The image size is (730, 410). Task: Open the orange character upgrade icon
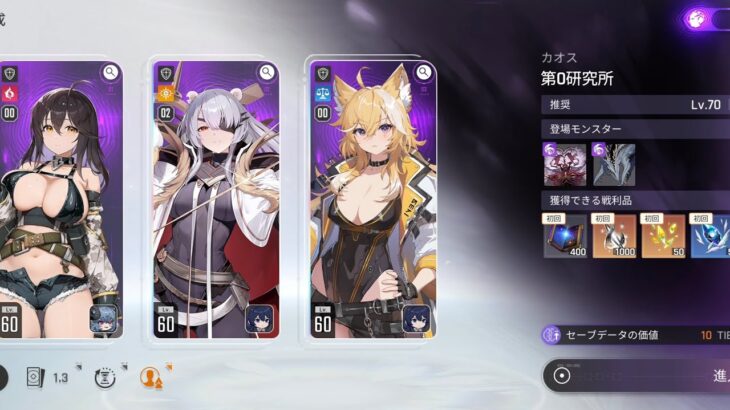pos(152,377)
